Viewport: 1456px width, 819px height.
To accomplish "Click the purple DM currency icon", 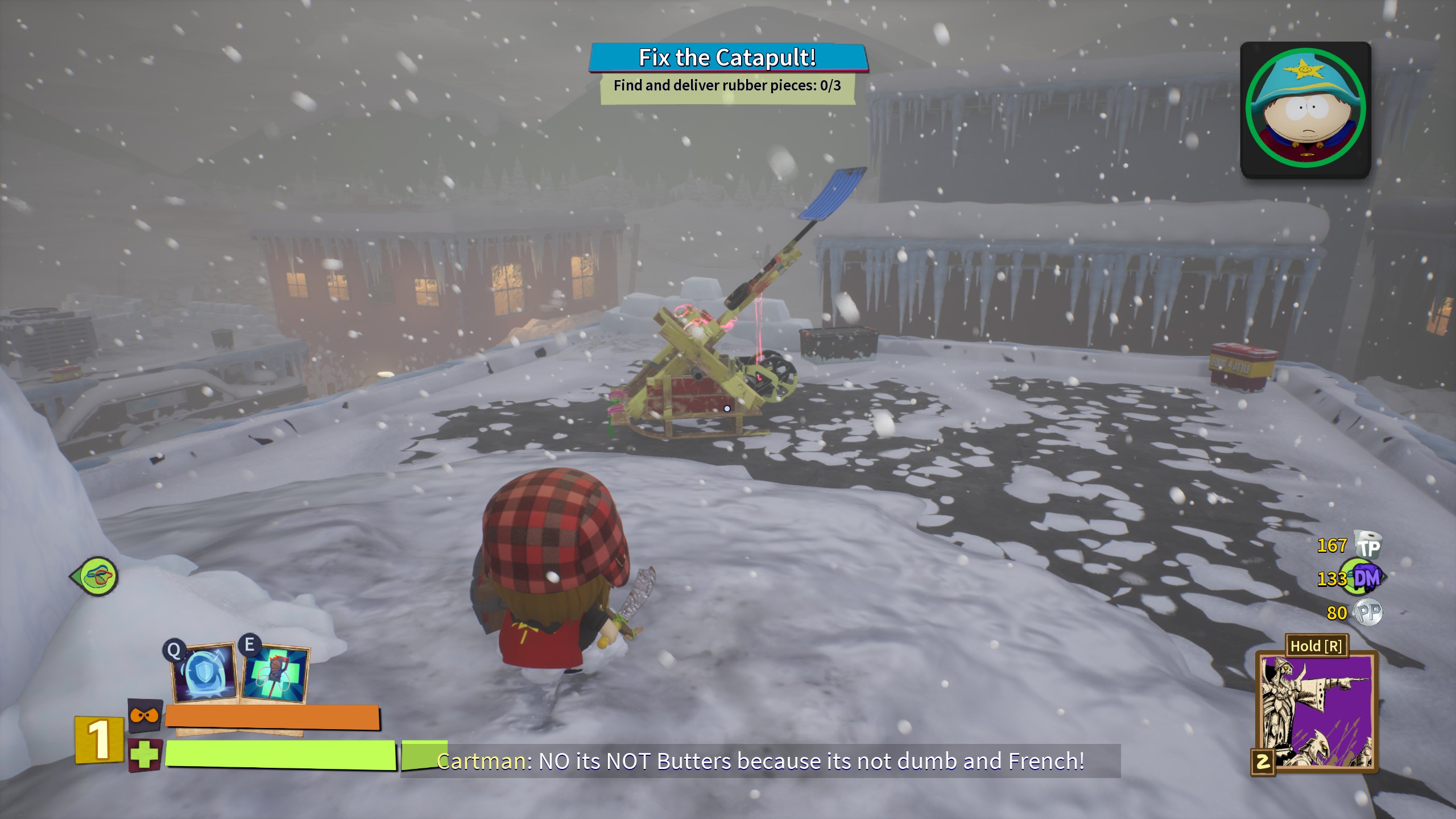I will [x=1366, y=578].
